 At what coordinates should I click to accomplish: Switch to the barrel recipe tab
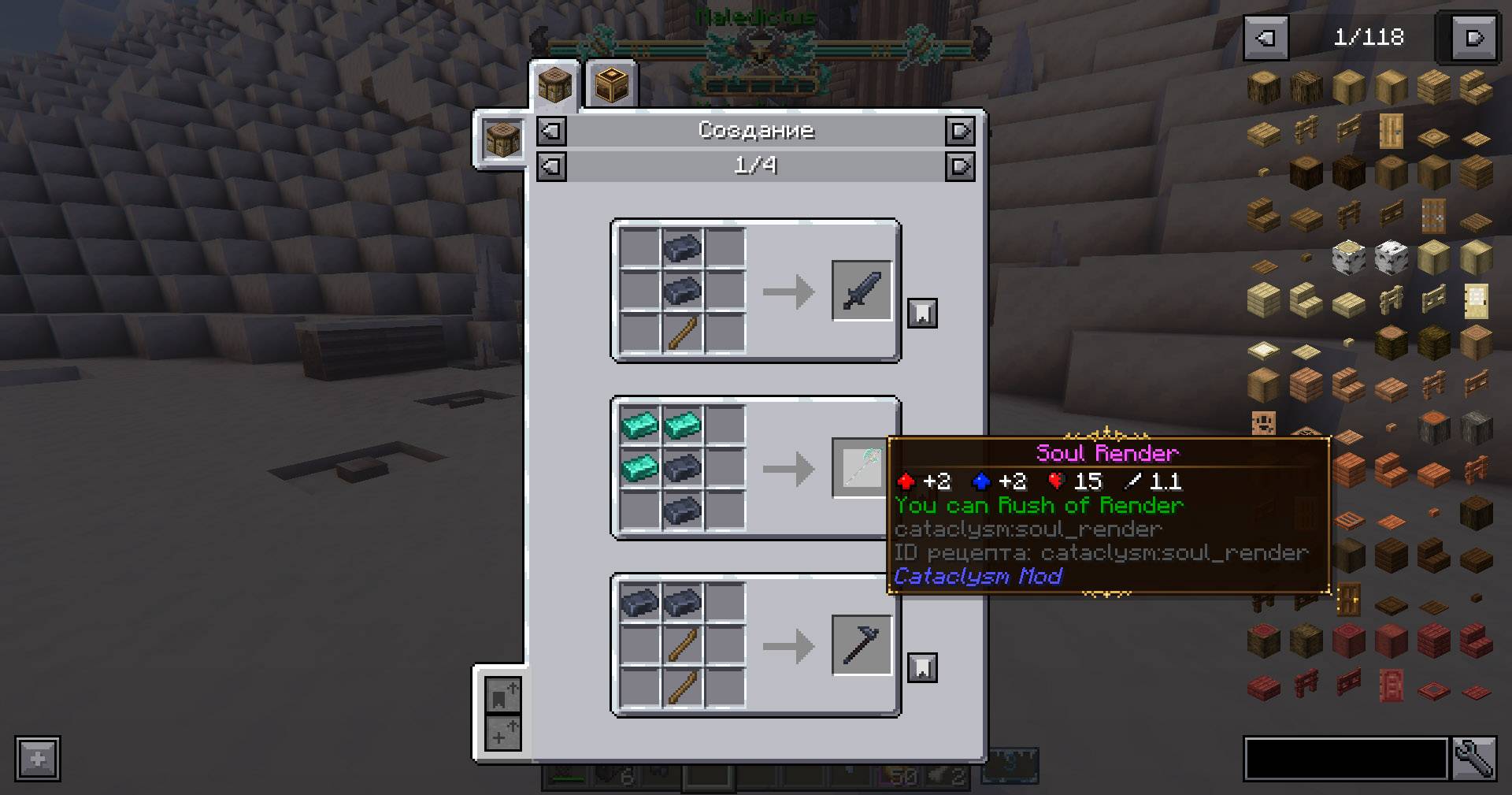click(x=611, y=85)
